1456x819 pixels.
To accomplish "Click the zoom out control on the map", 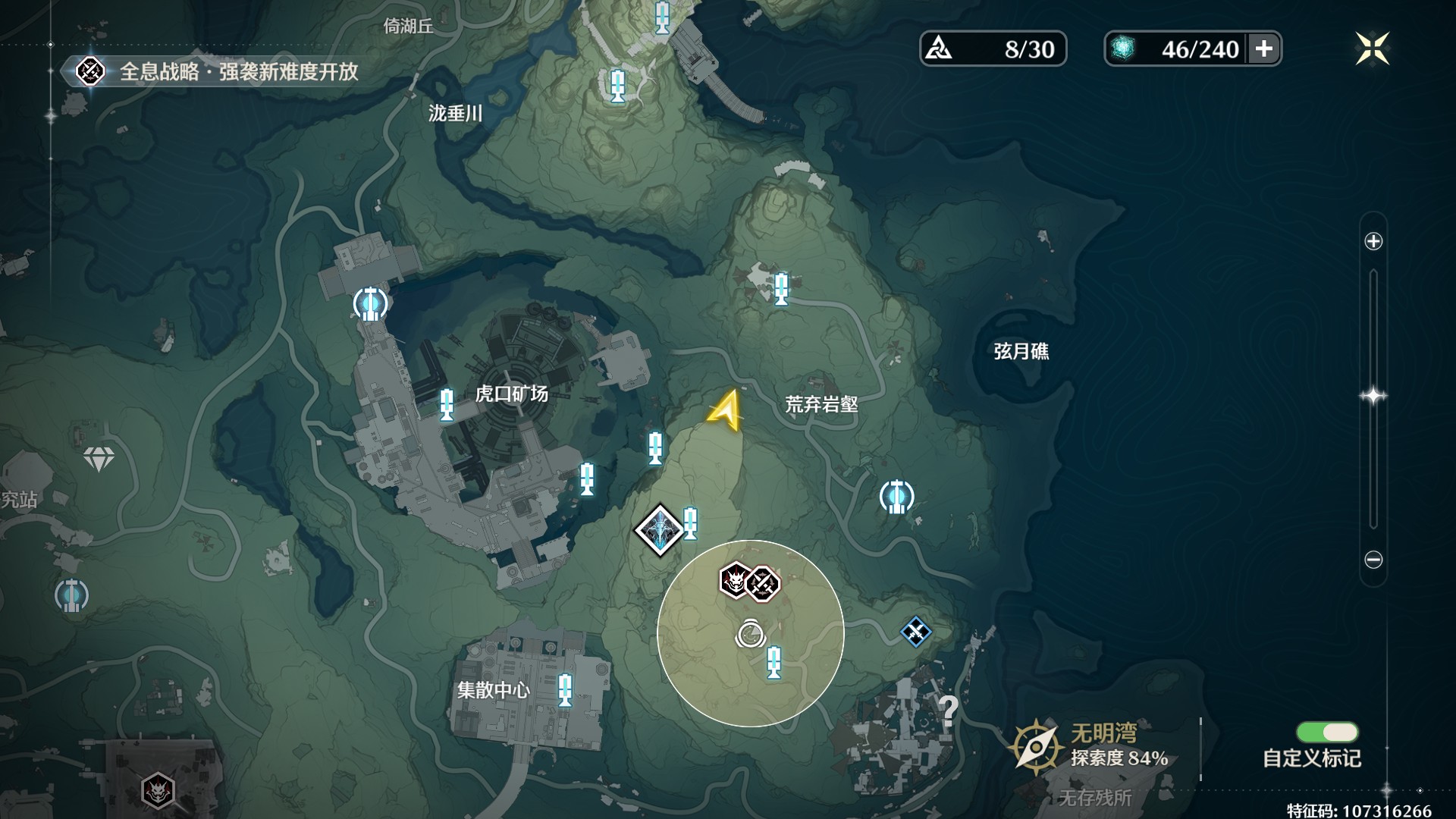I will tap(1374, 560).
